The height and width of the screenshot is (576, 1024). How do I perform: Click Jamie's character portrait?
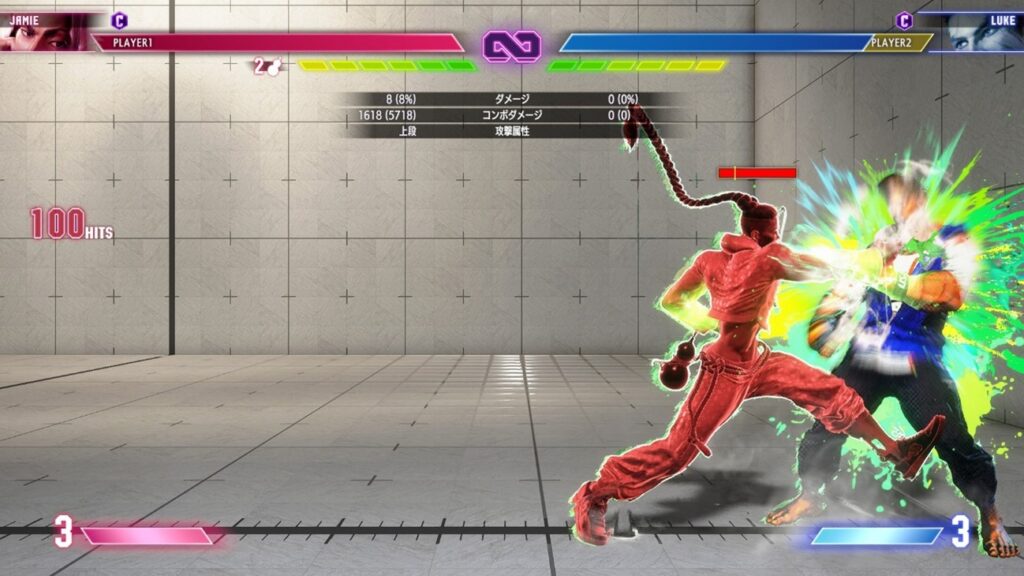click(42, 33)
